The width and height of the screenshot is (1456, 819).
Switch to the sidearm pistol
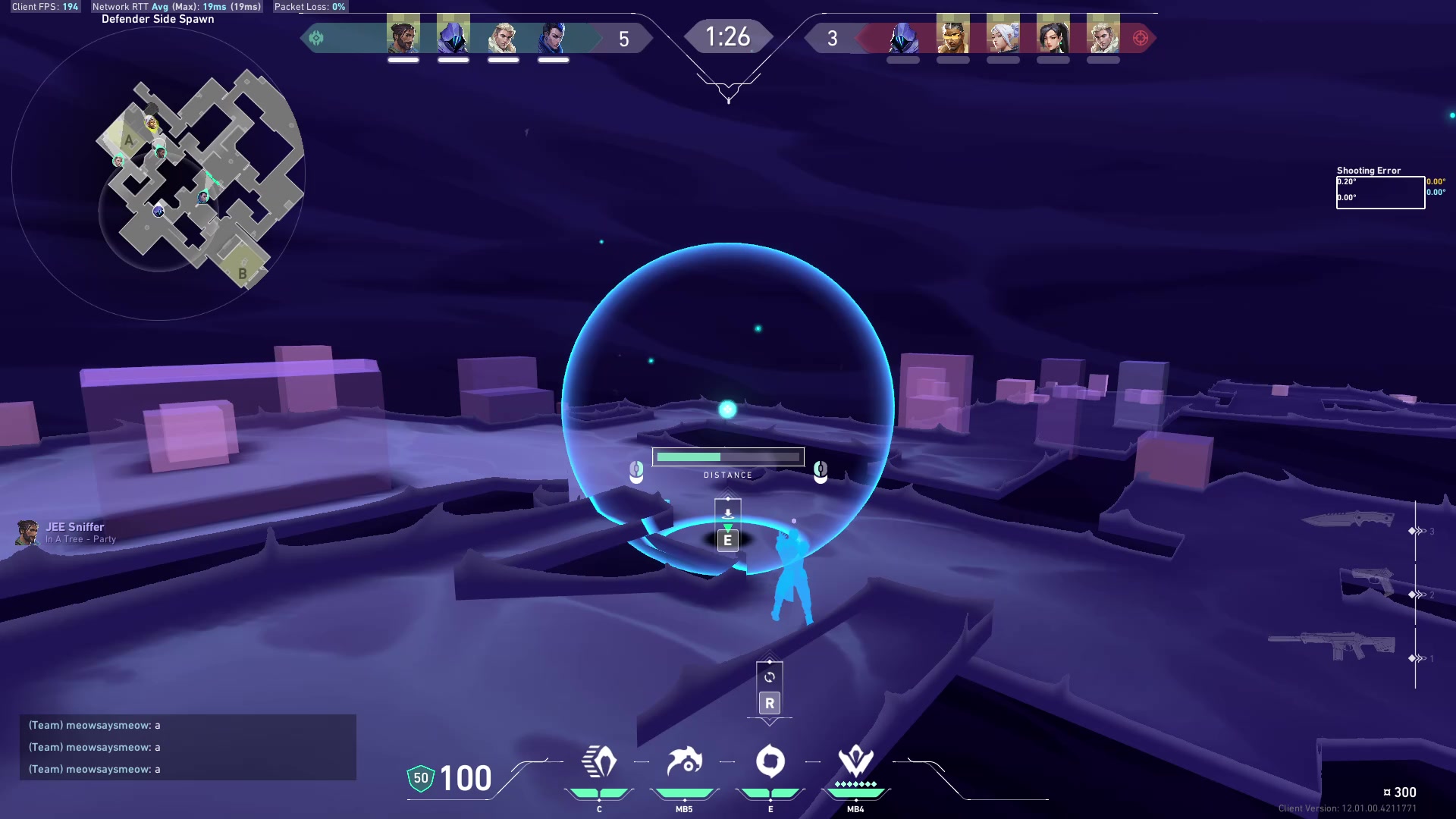1373,582
